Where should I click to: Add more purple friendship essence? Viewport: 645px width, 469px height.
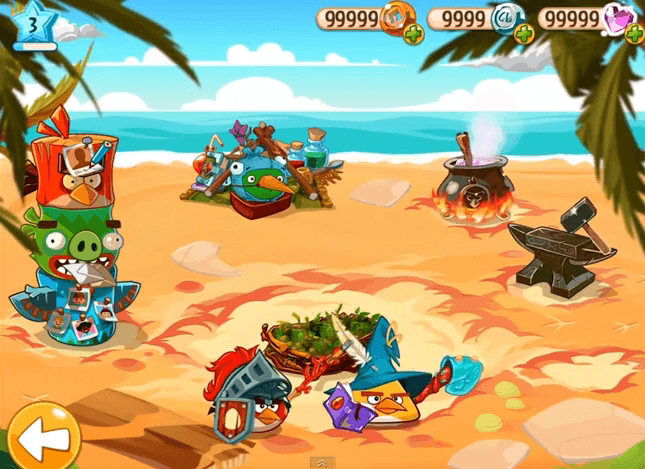634,33
